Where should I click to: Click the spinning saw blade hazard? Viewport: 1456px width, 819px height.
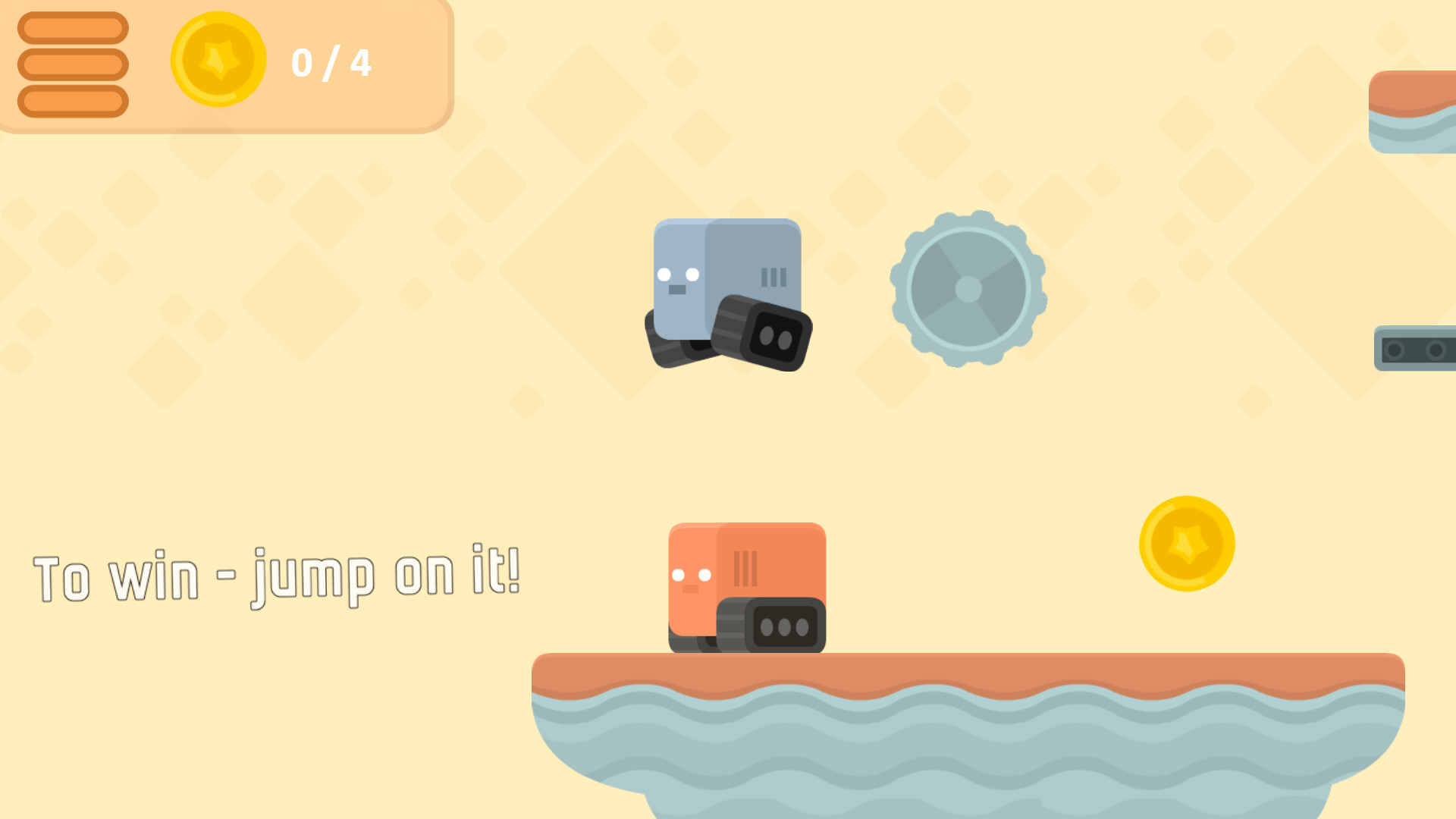pyautogui.click(x=968, y=289)
